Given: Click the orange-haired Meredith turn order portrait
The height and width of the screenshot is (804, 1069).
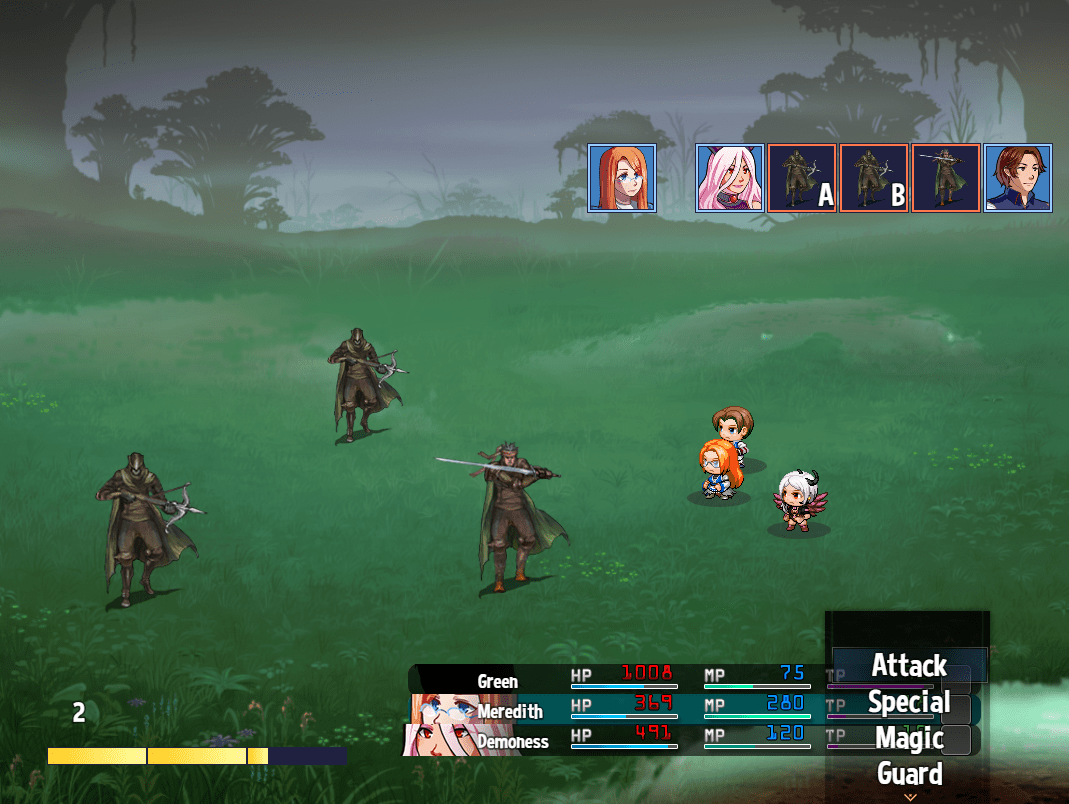Looking at the screenshot, I should pos(622,178).
